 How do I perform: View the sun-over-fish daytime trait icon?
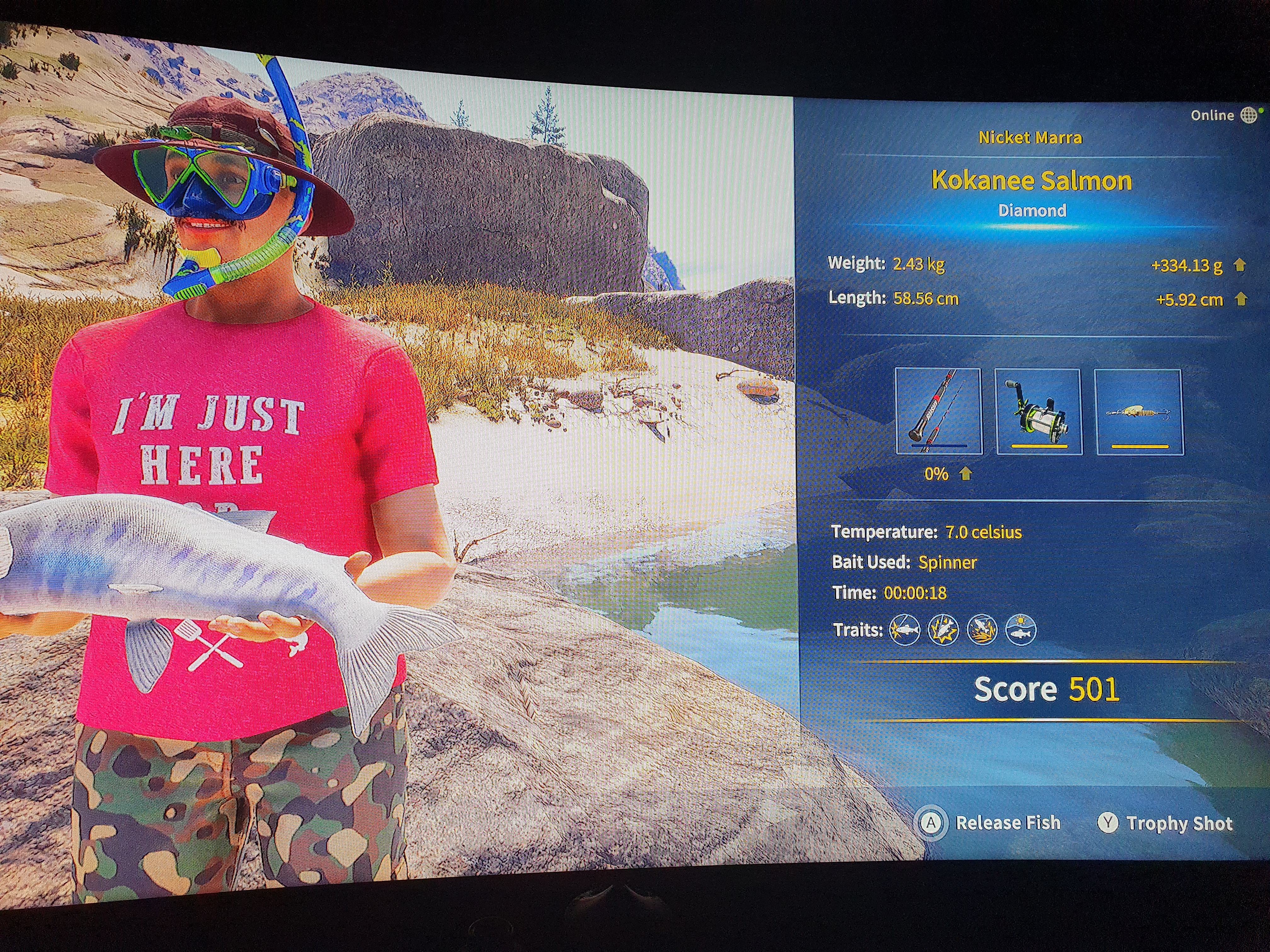(x=1021, y=630)
